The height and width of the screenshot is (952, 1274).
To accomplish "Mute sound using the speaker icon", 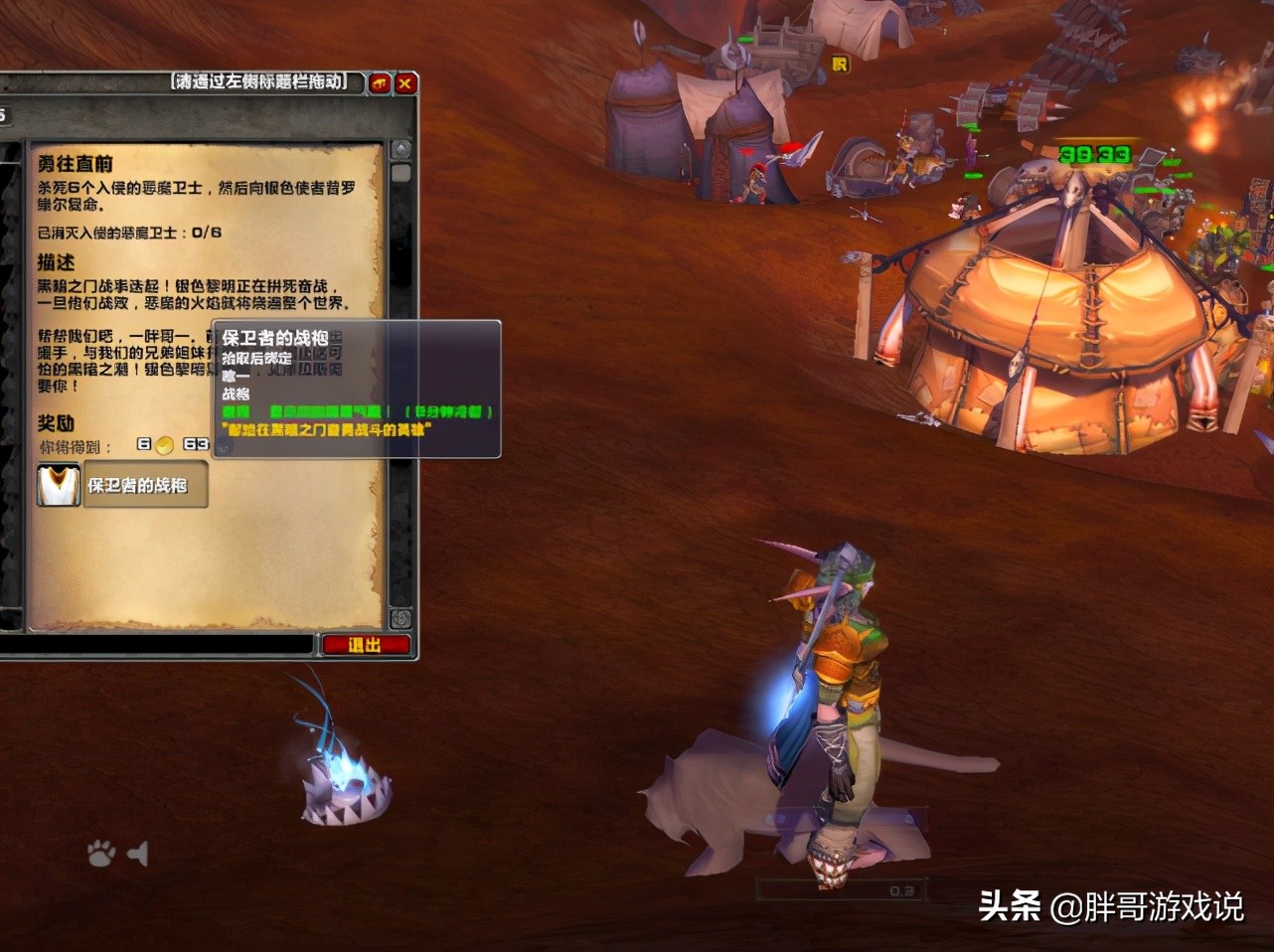I will 139,853.
